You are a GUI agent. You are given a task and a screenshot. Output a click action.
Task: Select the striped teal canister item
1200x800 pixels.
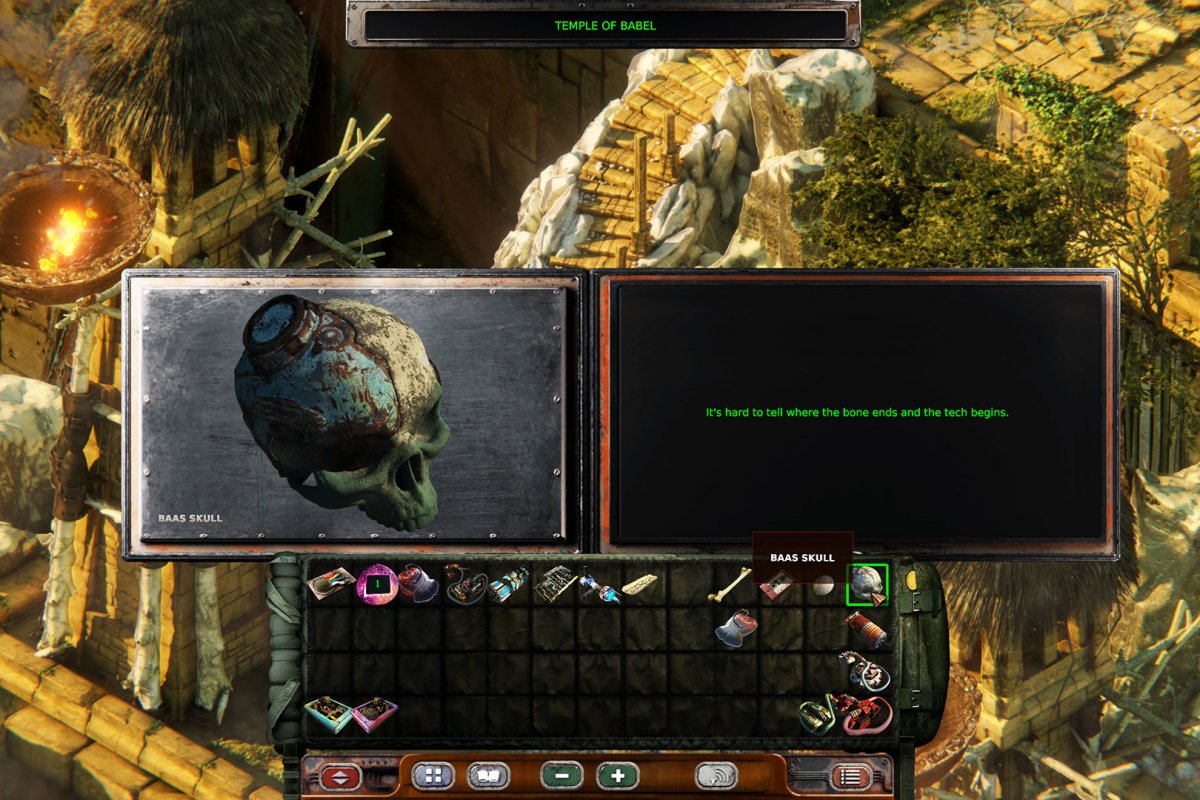tap(510, 584)
